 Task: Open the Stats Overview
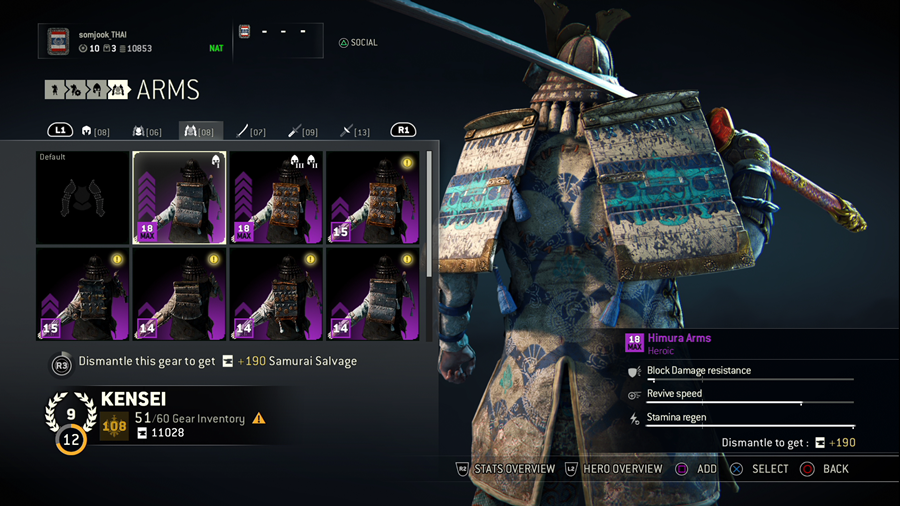click(x=506, y=469)
